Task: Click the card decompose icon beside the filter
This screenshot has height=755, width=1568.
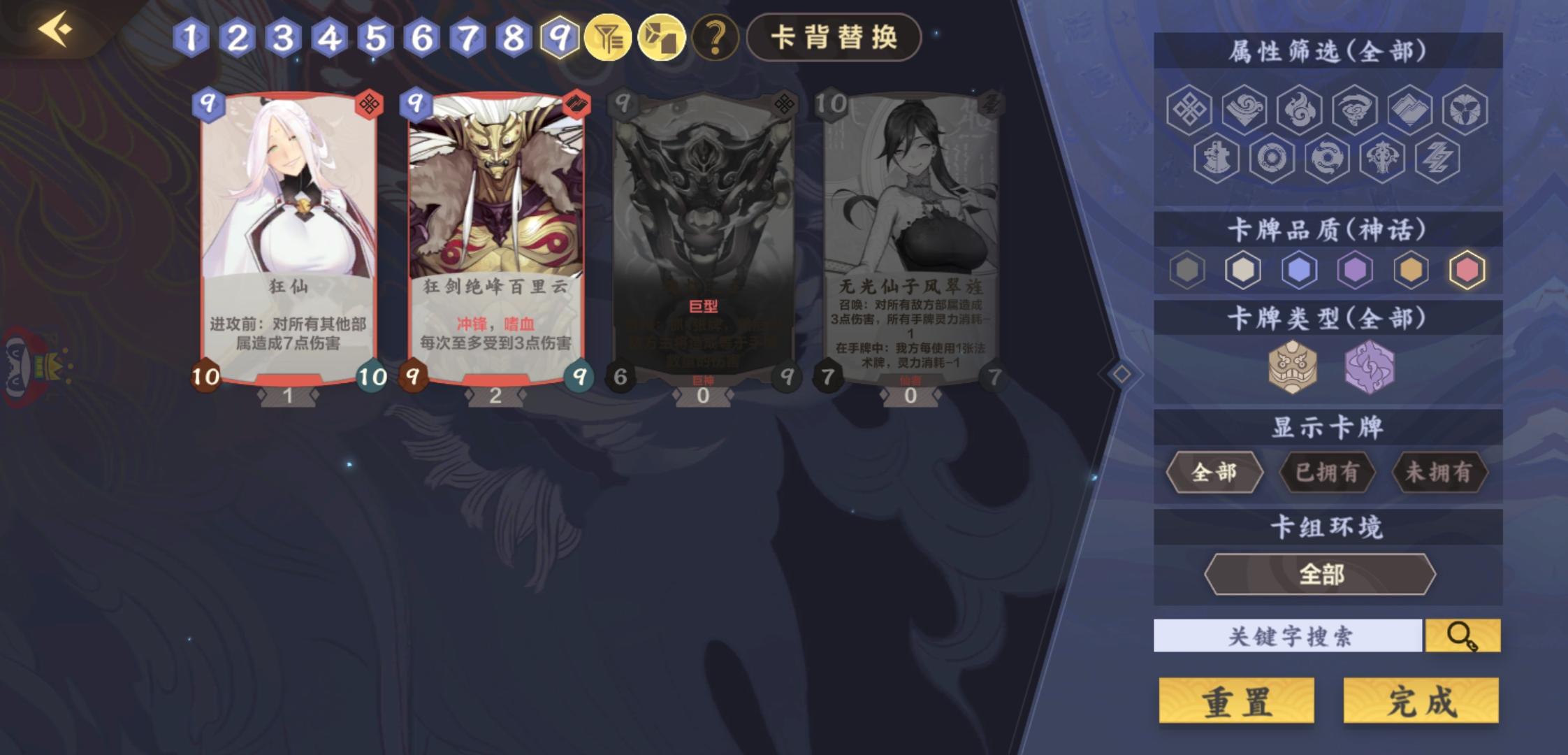Action: (663, 38)
